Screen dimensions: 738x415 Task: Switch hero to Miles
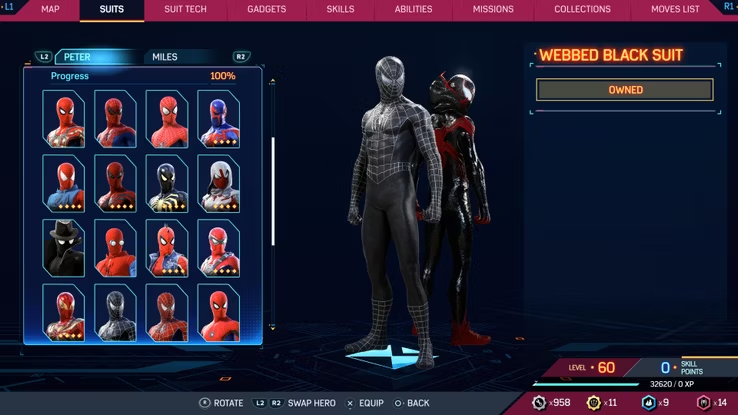pos(165,57)
